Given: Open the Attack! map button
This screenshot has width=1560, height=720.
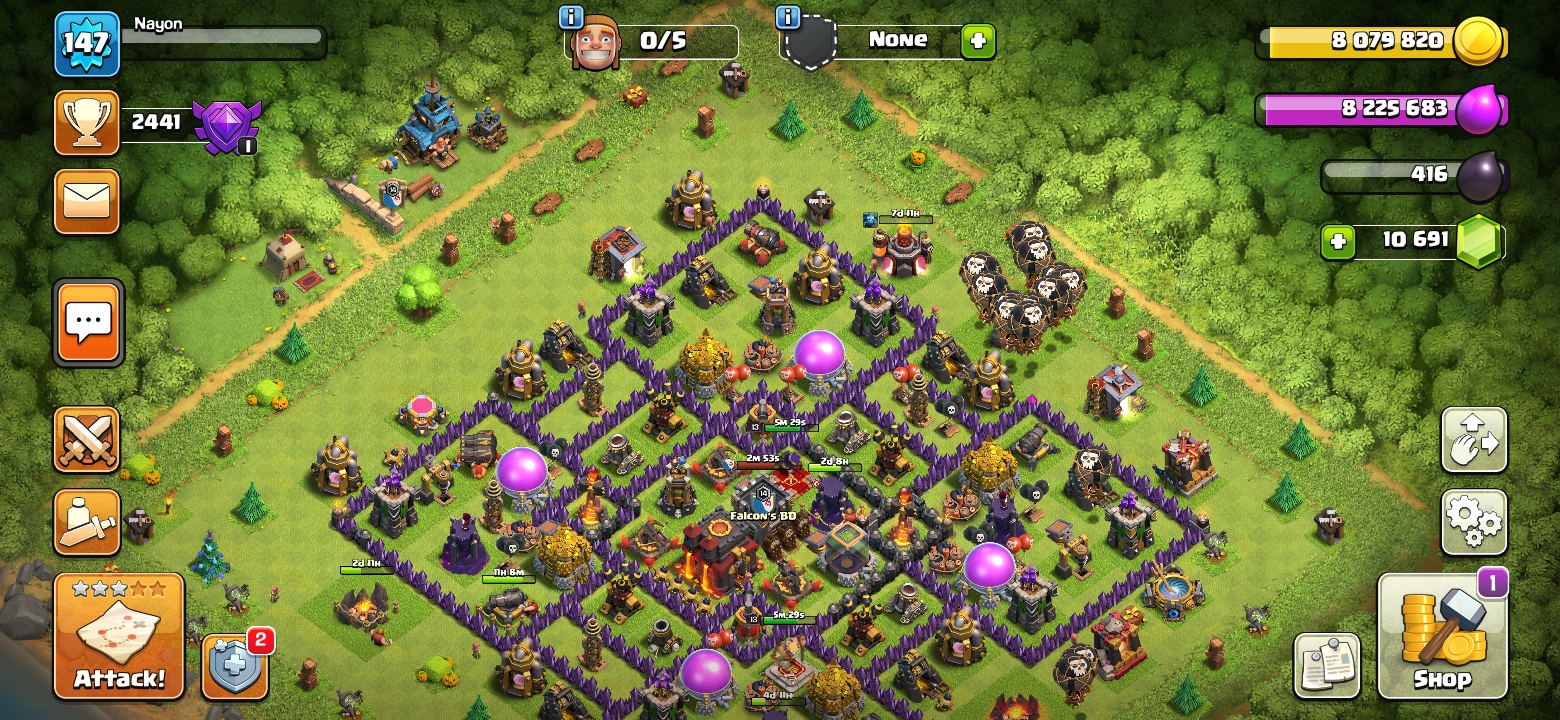Looking at the screenshot, I should pos(119,635).
